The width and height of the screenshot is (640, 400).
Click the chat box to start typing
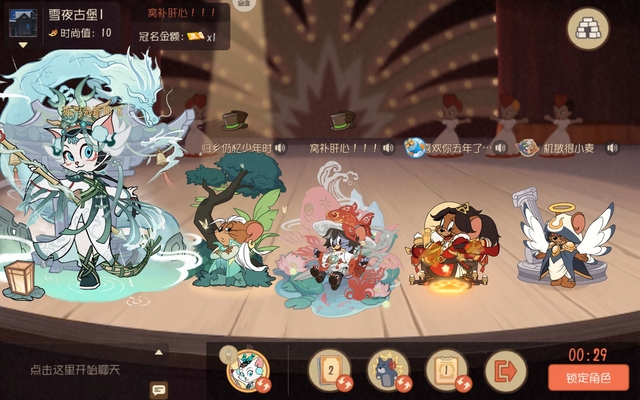point(75,370)
